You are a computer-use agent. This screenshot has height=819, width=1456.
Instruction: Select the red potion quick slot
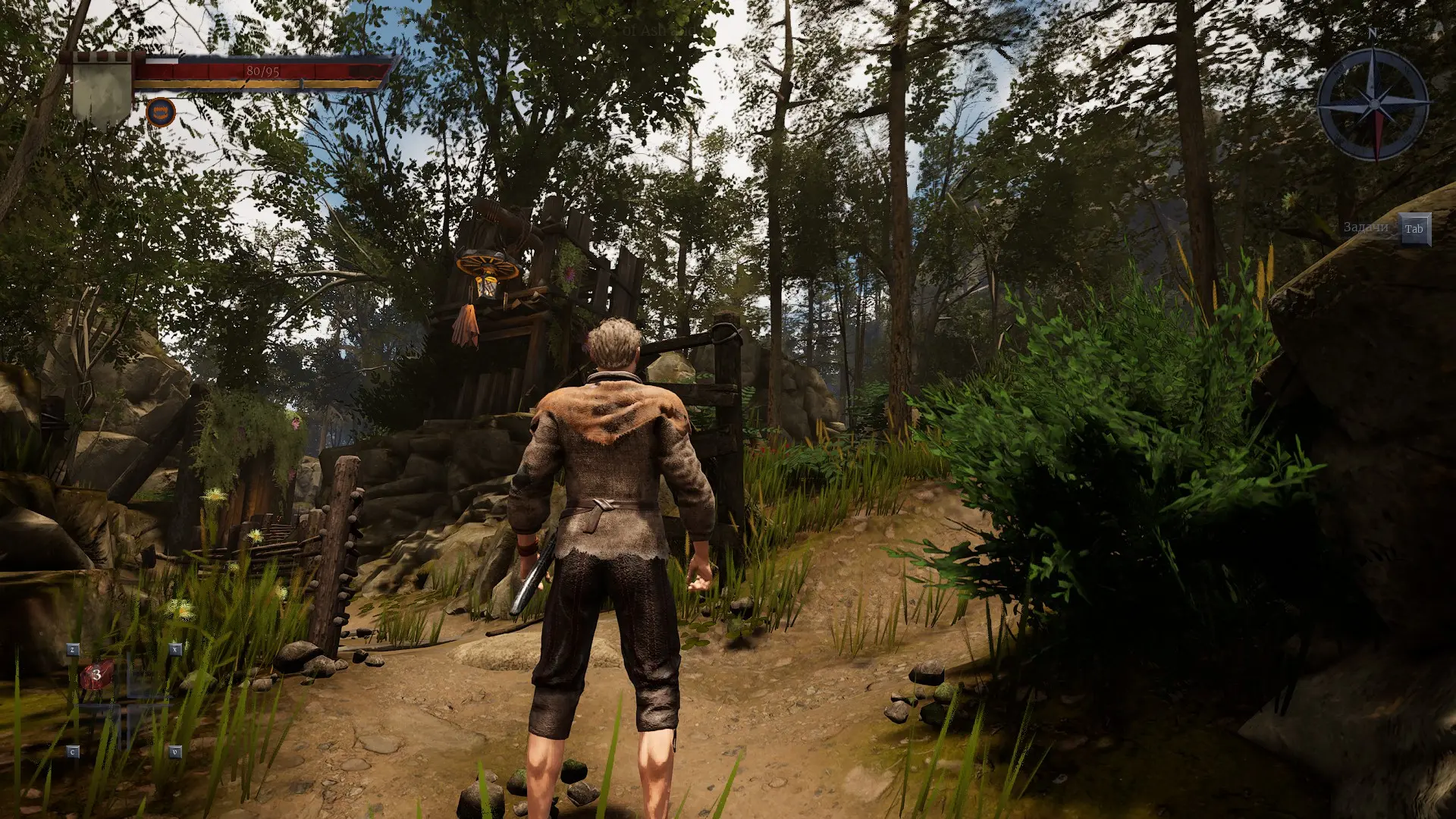[96, 675]
